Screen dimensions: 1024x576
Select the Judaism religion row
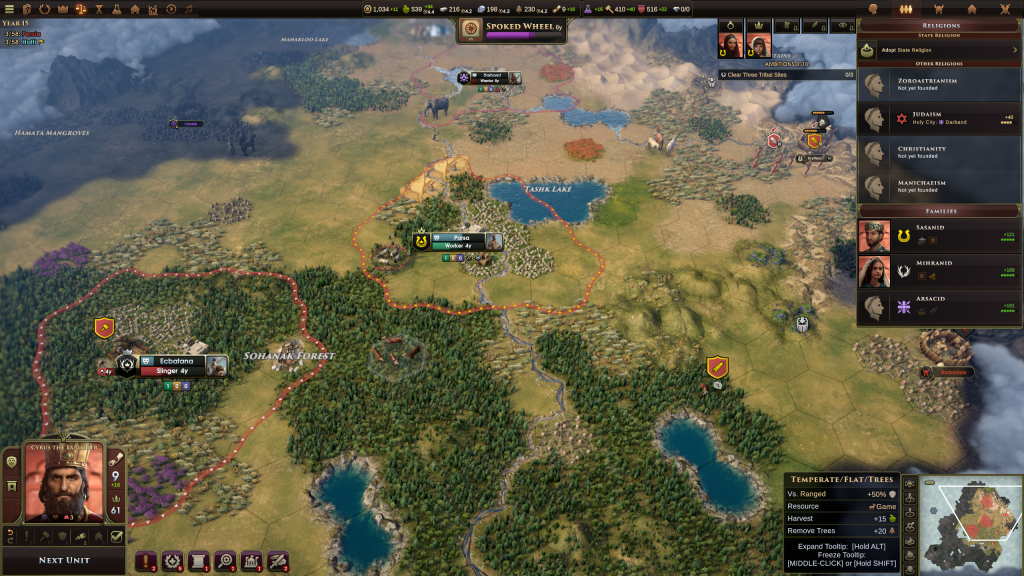click(940, 118)
